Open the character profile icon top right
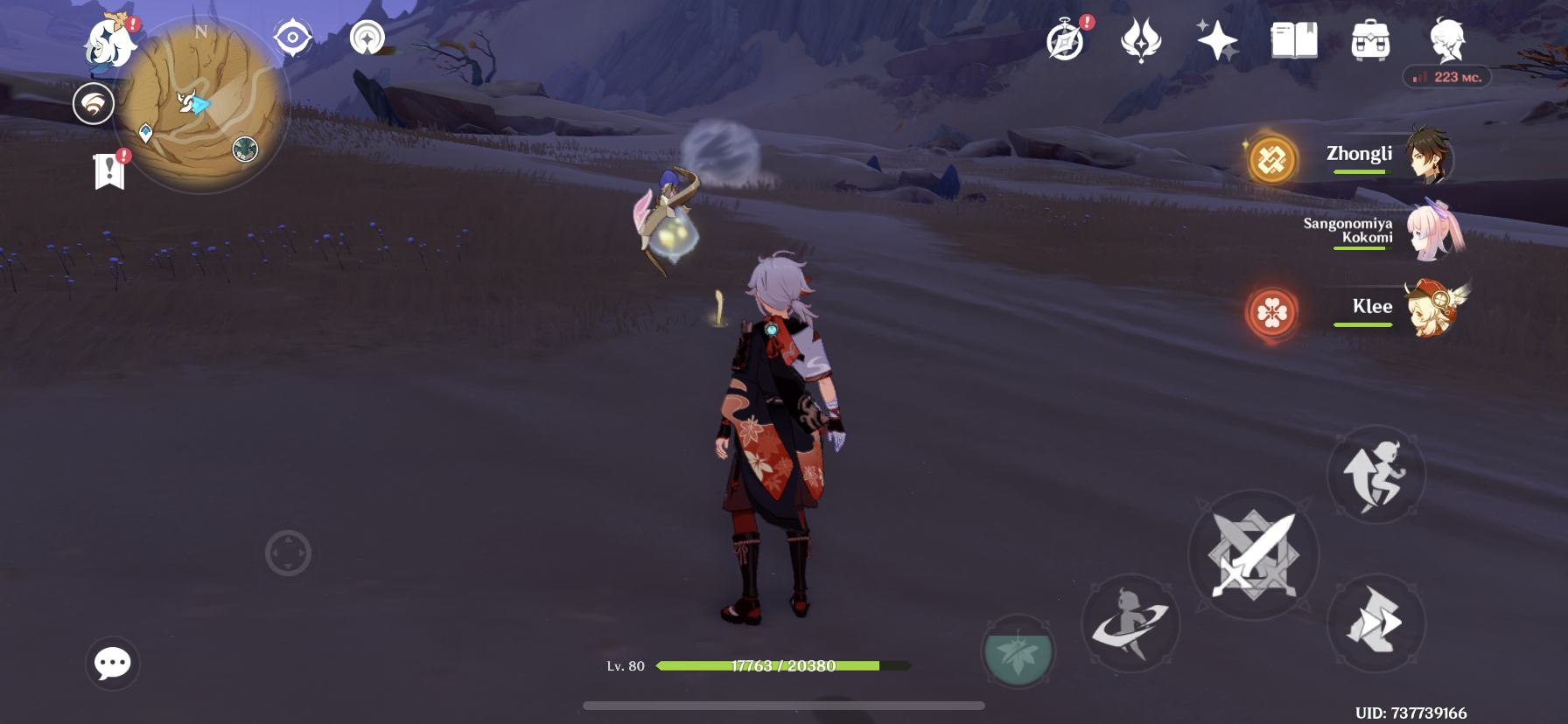This screenshot has height=724, width=1568. (x=1448, y=40)
